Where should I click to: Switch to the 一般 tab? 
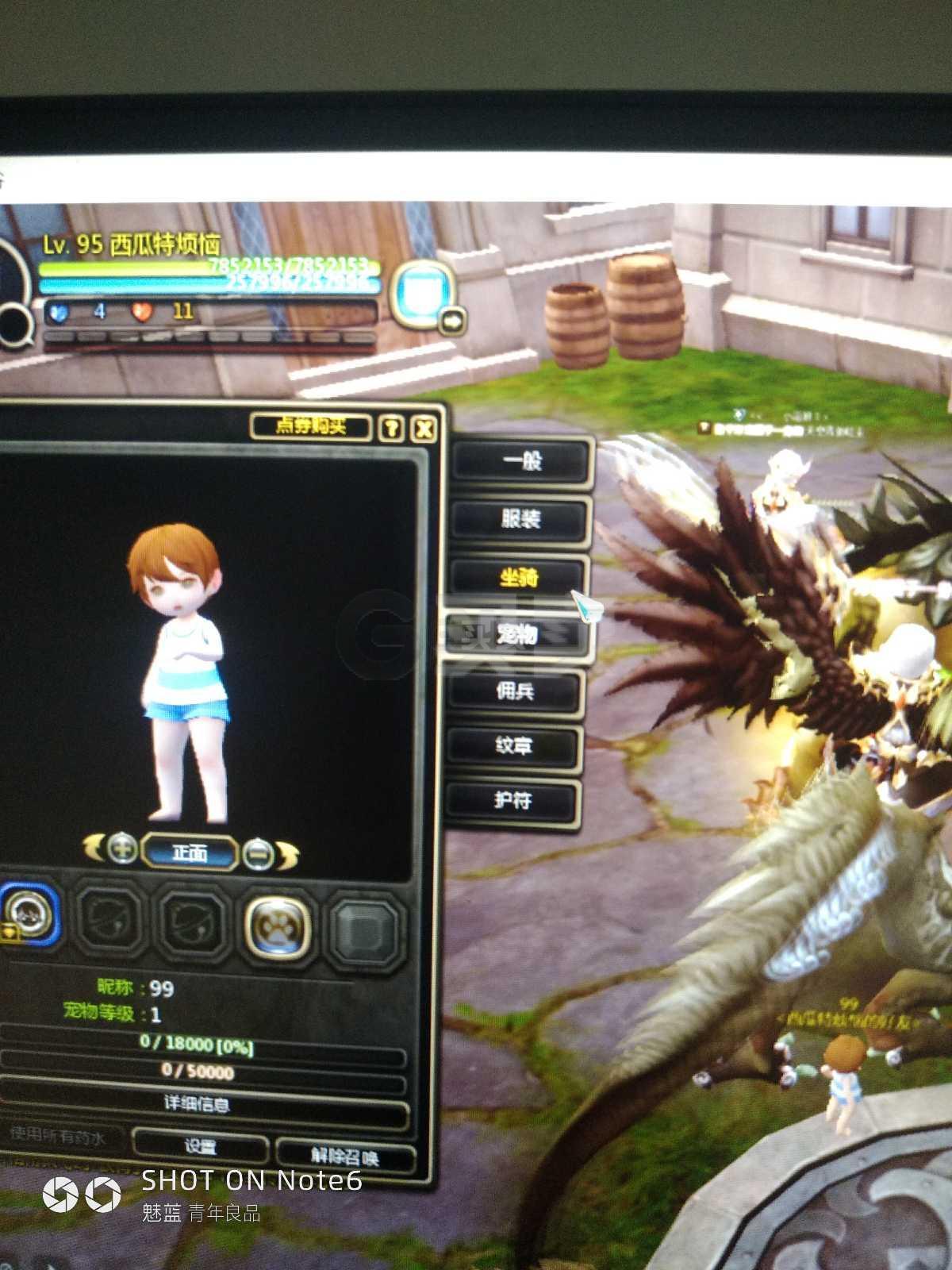click(x=522, y=460)
